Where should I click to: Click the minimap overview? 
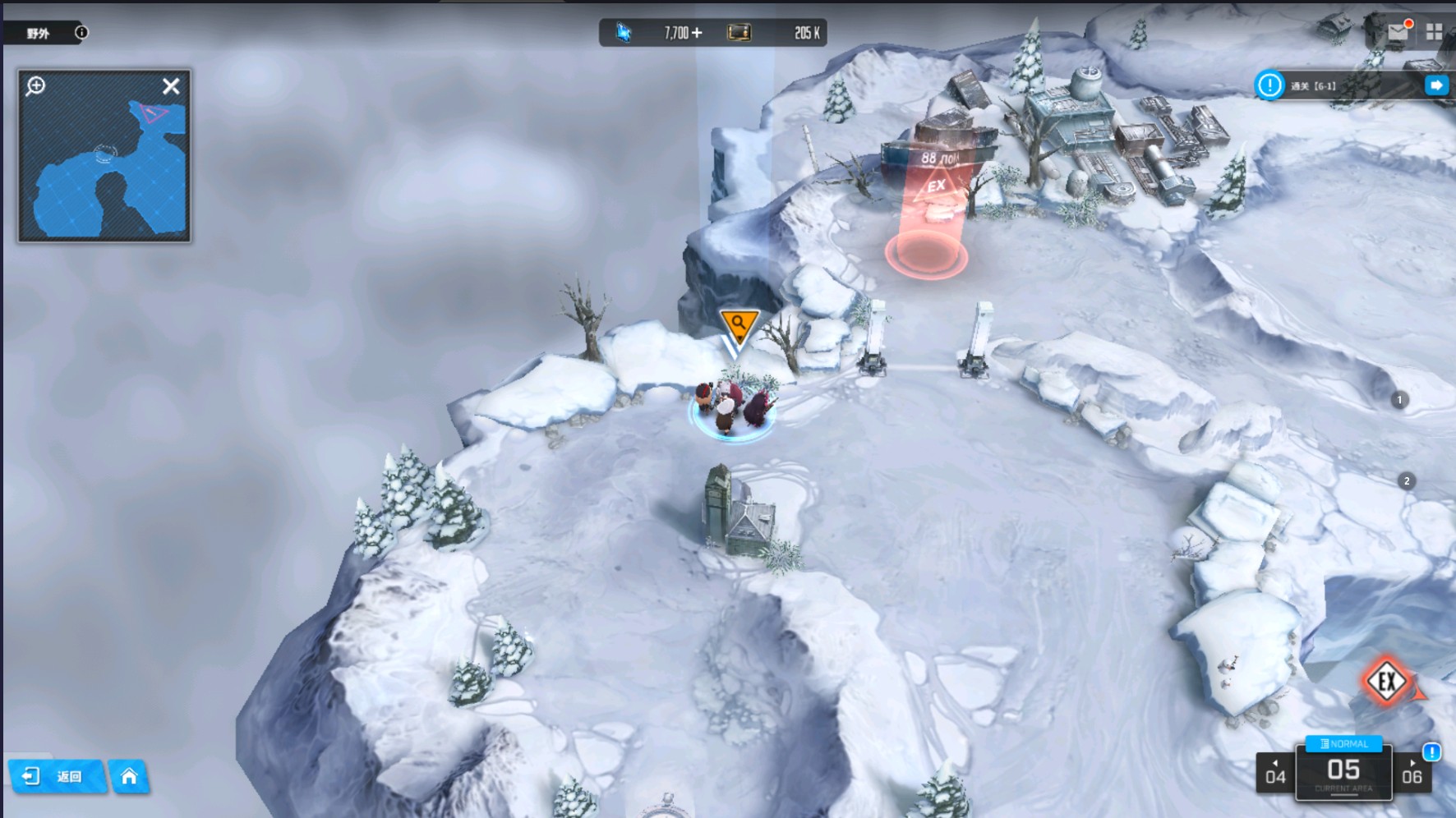coord(104,172)
